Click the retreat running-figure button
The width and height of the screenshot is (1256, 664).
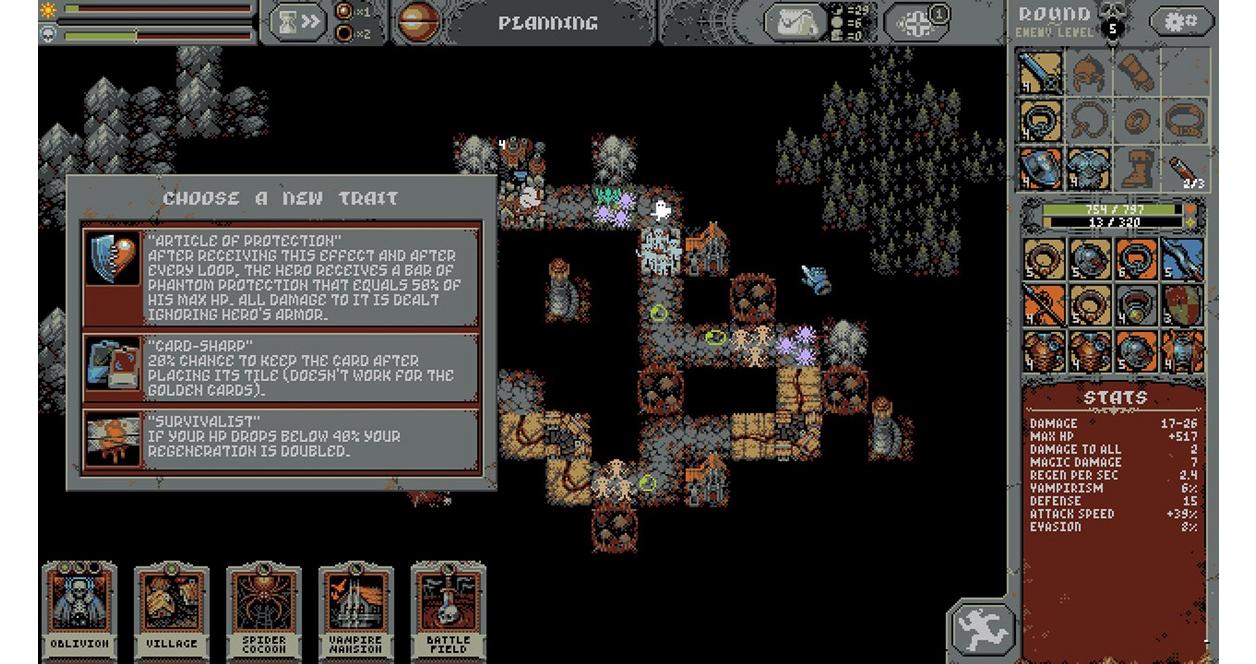(x=980, y=628)
